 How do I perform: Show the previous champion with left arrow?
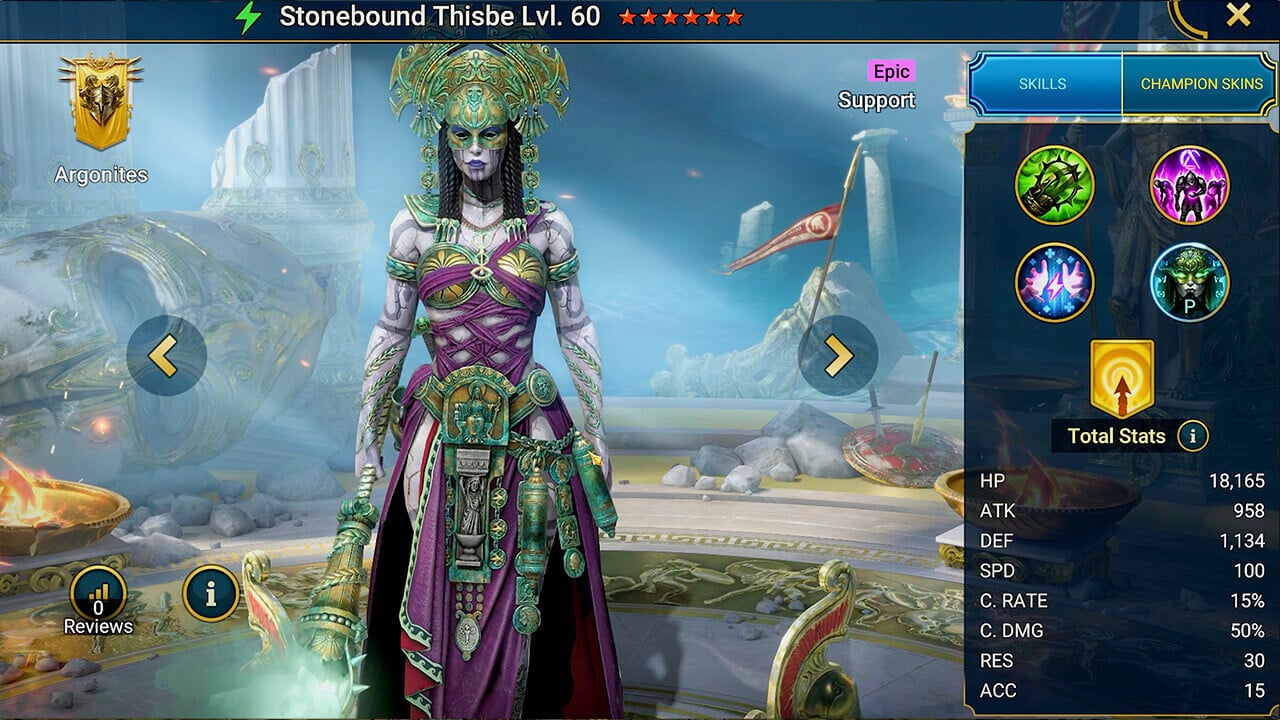tap(166, 356)
